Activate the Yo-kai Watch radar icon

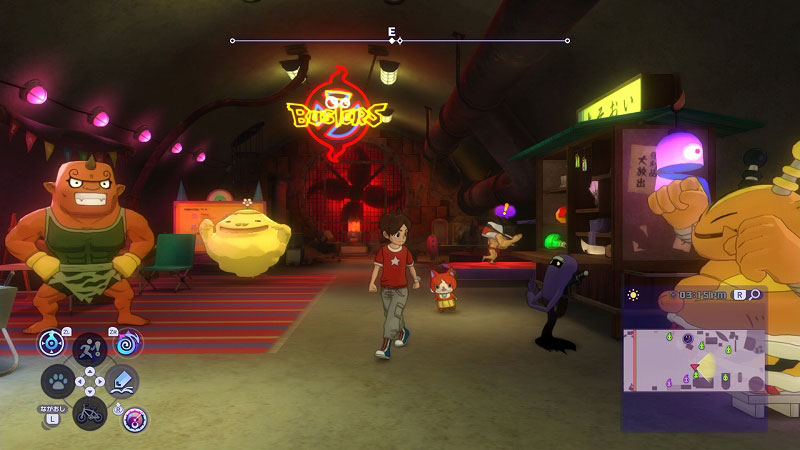[52, 343]
